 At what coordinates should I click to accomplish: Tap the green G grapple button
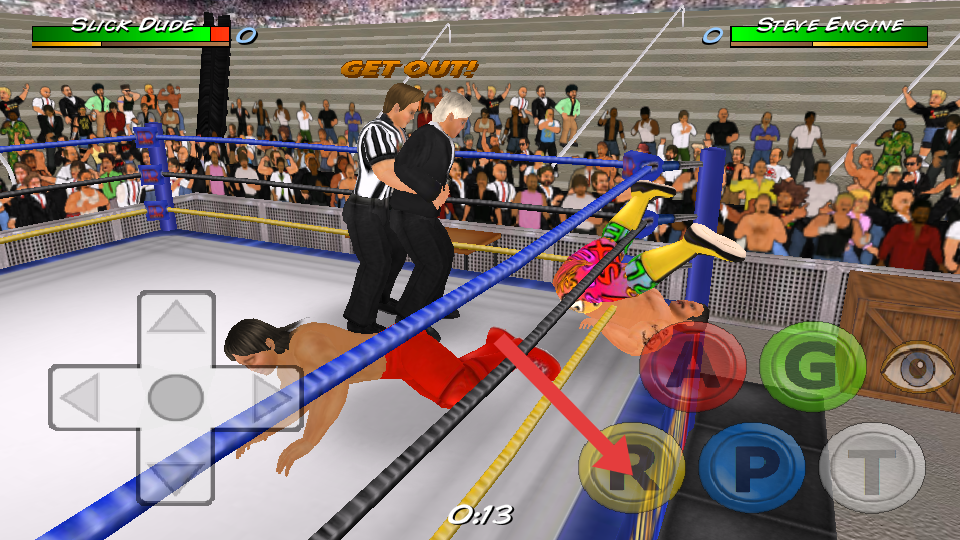click(812, 367)
